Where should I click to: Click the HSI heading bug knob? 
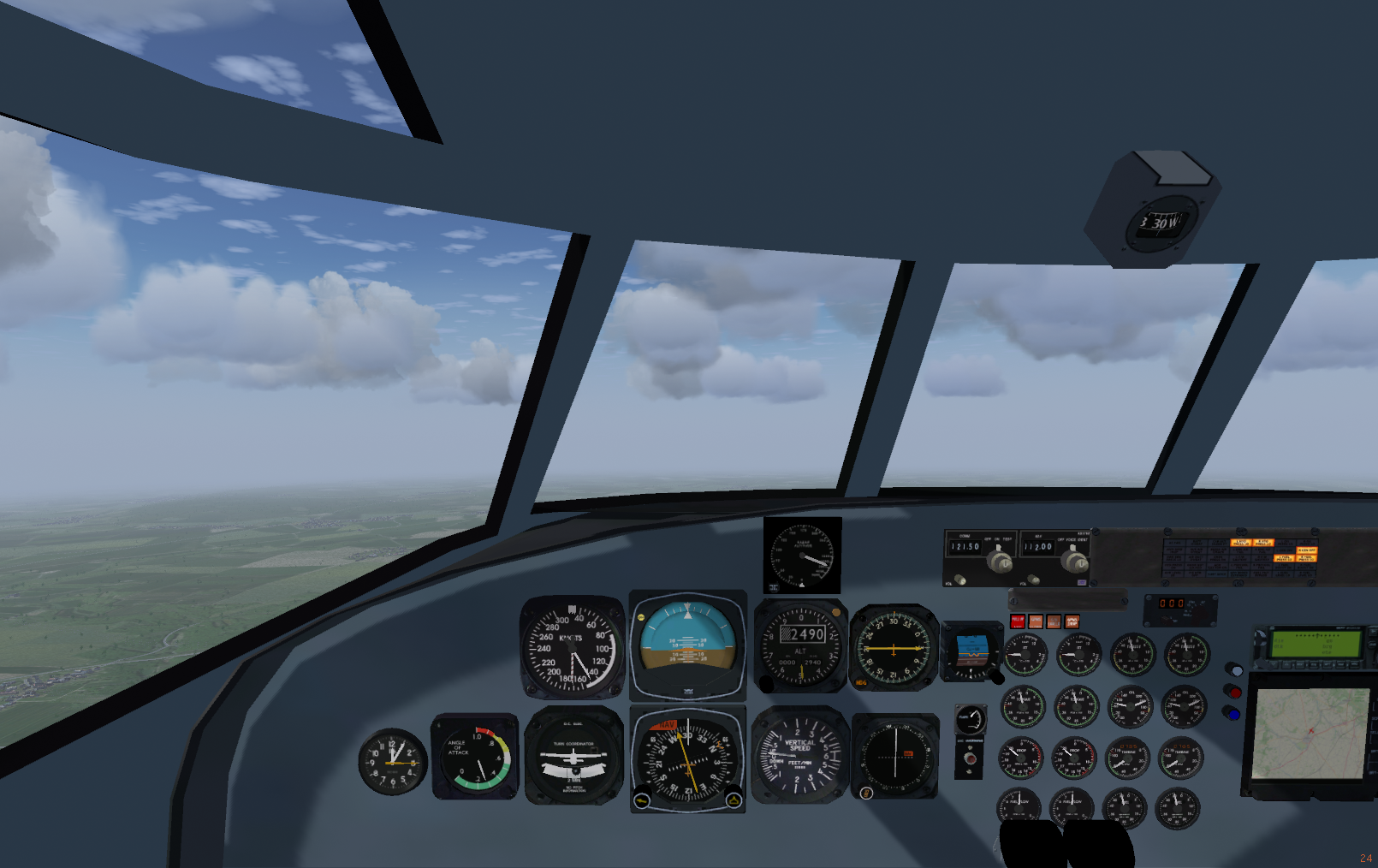734,800
